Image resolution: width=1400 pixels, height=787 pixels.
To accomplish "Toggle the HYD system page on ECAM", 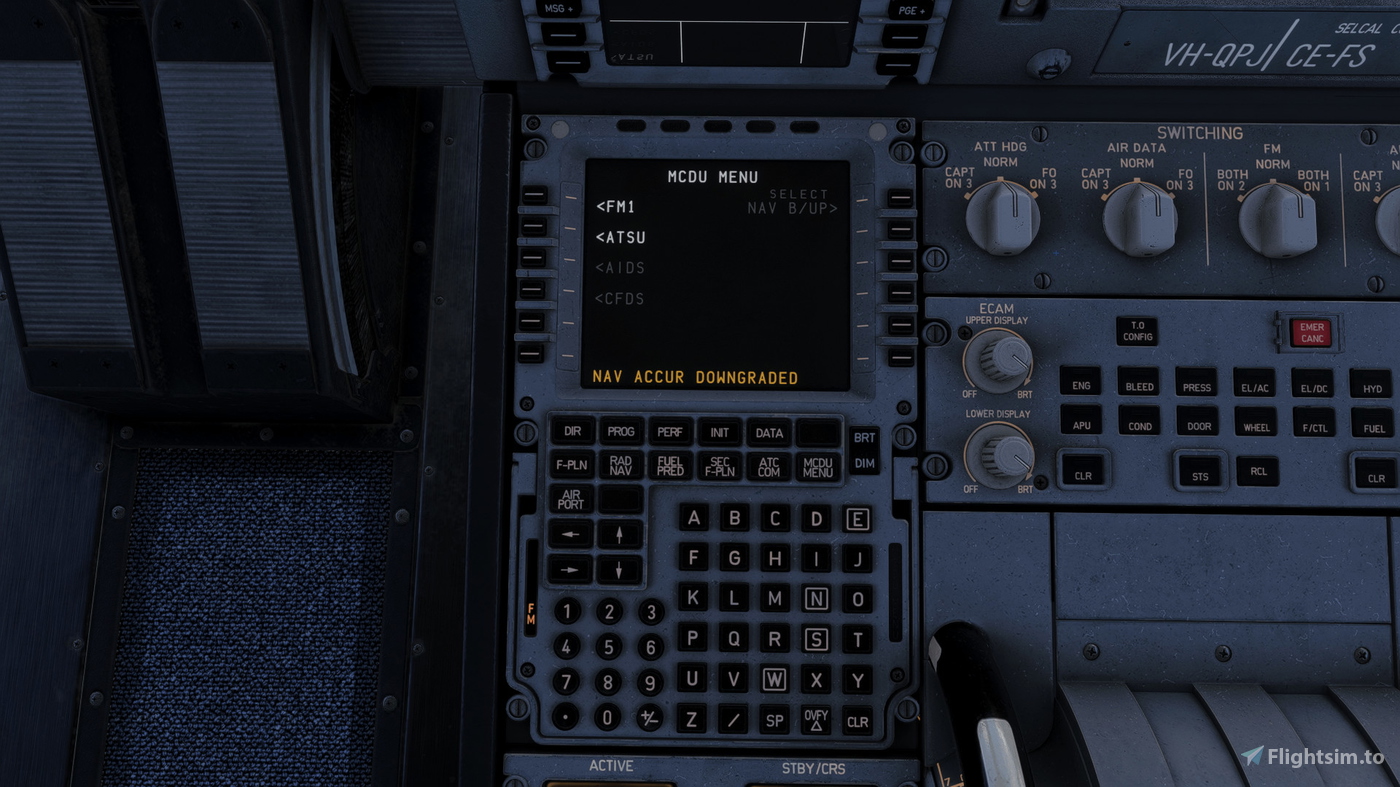I will tap(1371, 385).
